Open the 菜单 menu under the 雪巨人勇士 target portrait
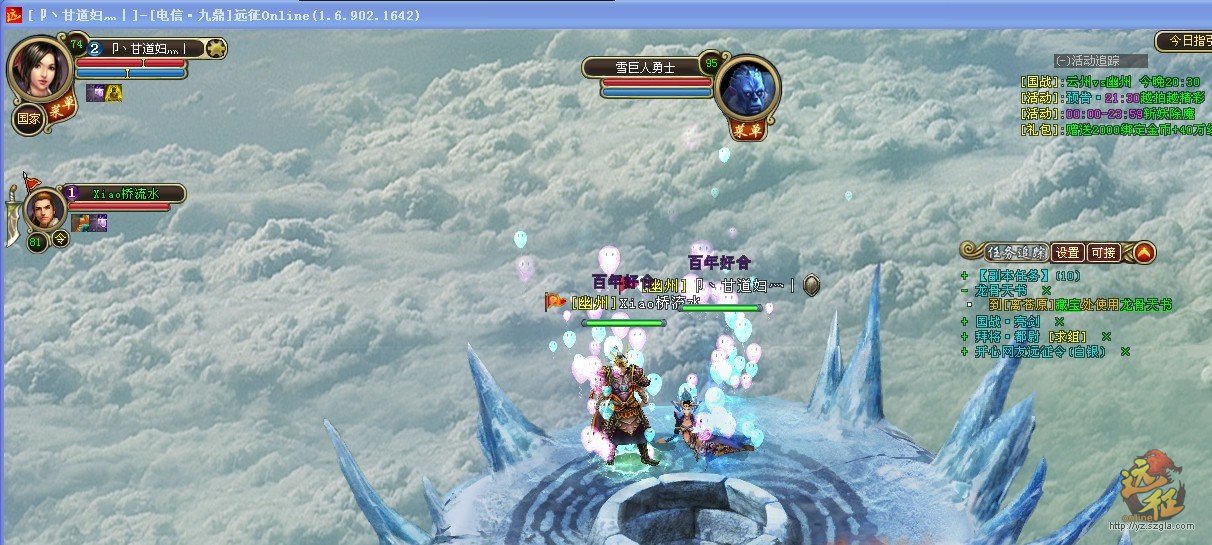 coord(744,129)
